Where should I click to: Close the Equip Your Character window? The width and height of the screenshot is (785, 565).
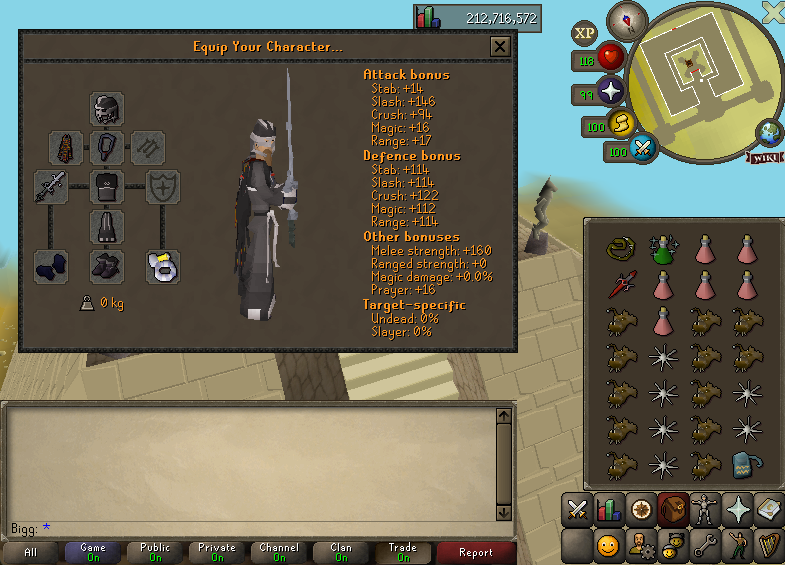point(500,47)
